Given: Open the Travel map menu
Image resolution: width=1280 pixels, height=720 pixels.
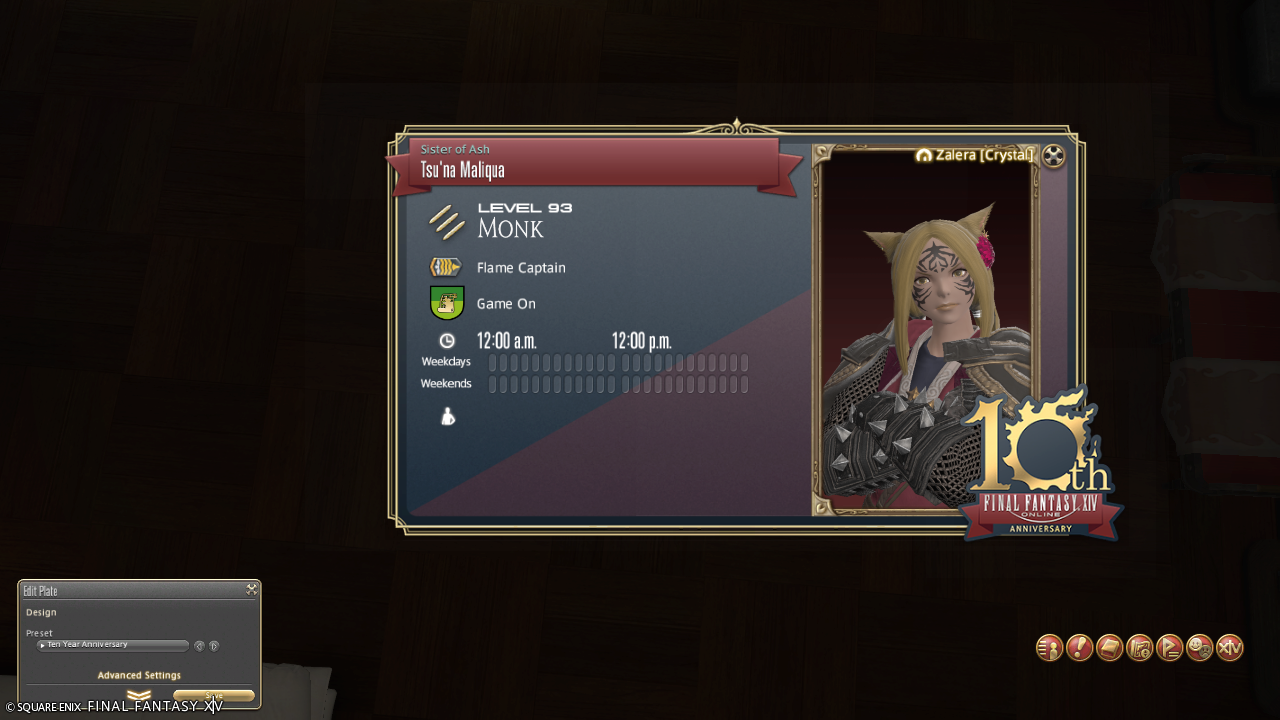Looking at the screenshot, I should (1139, 648).
